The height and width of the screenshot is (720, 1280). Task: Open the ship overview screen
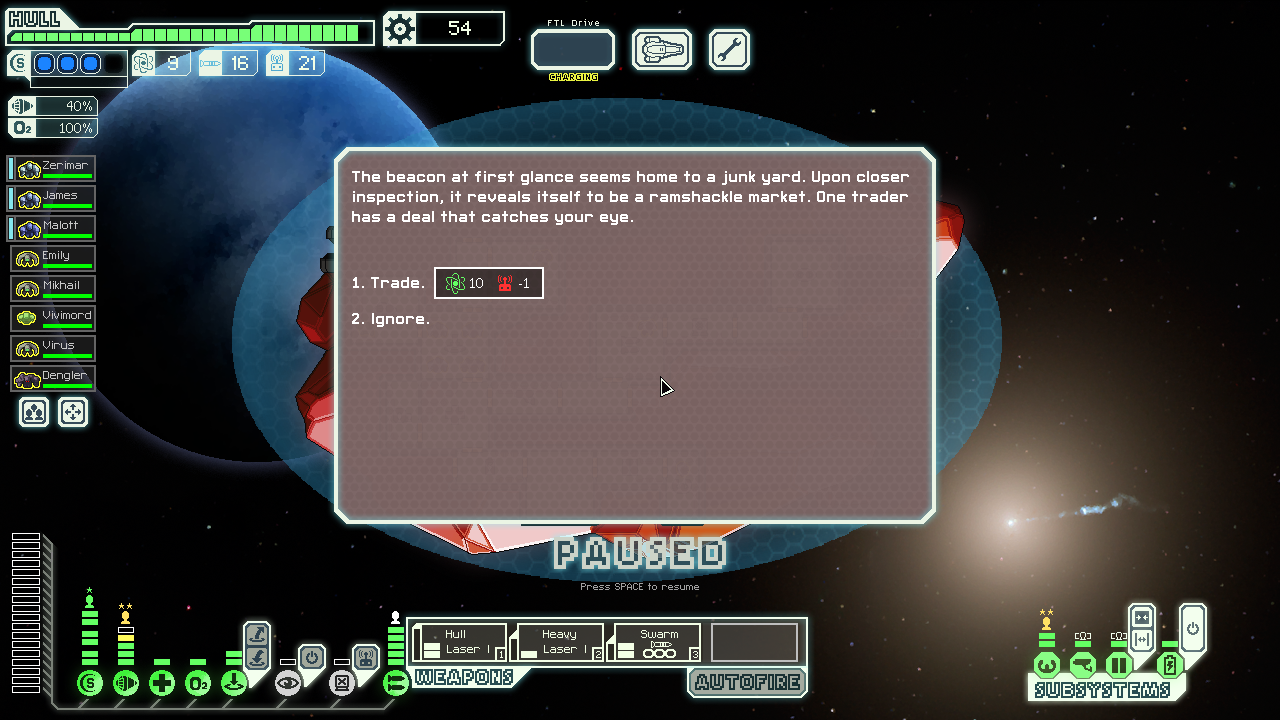click(662, 49)
